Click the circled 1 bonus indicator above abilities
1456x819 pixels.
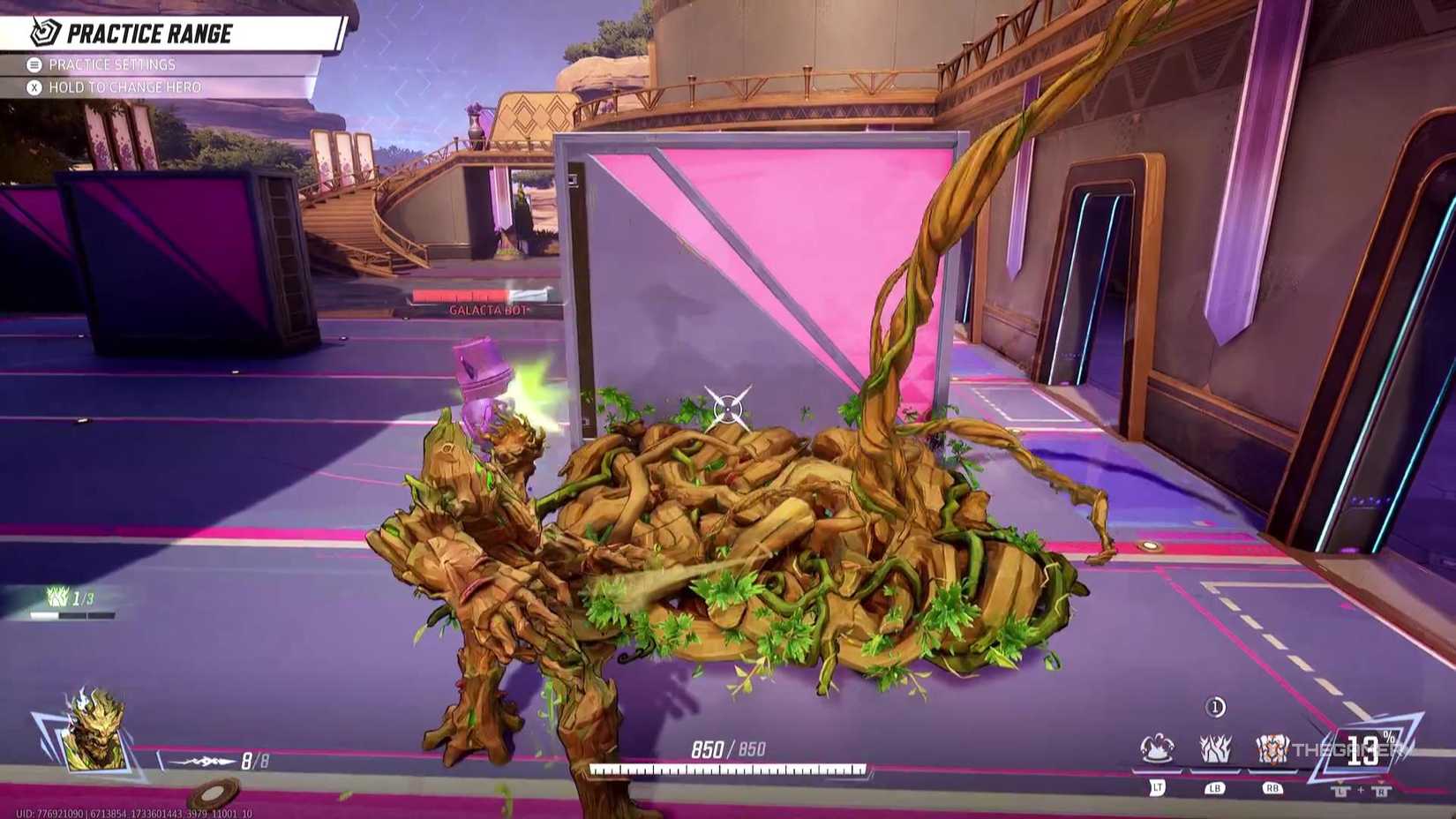(x=1215, y=707)
